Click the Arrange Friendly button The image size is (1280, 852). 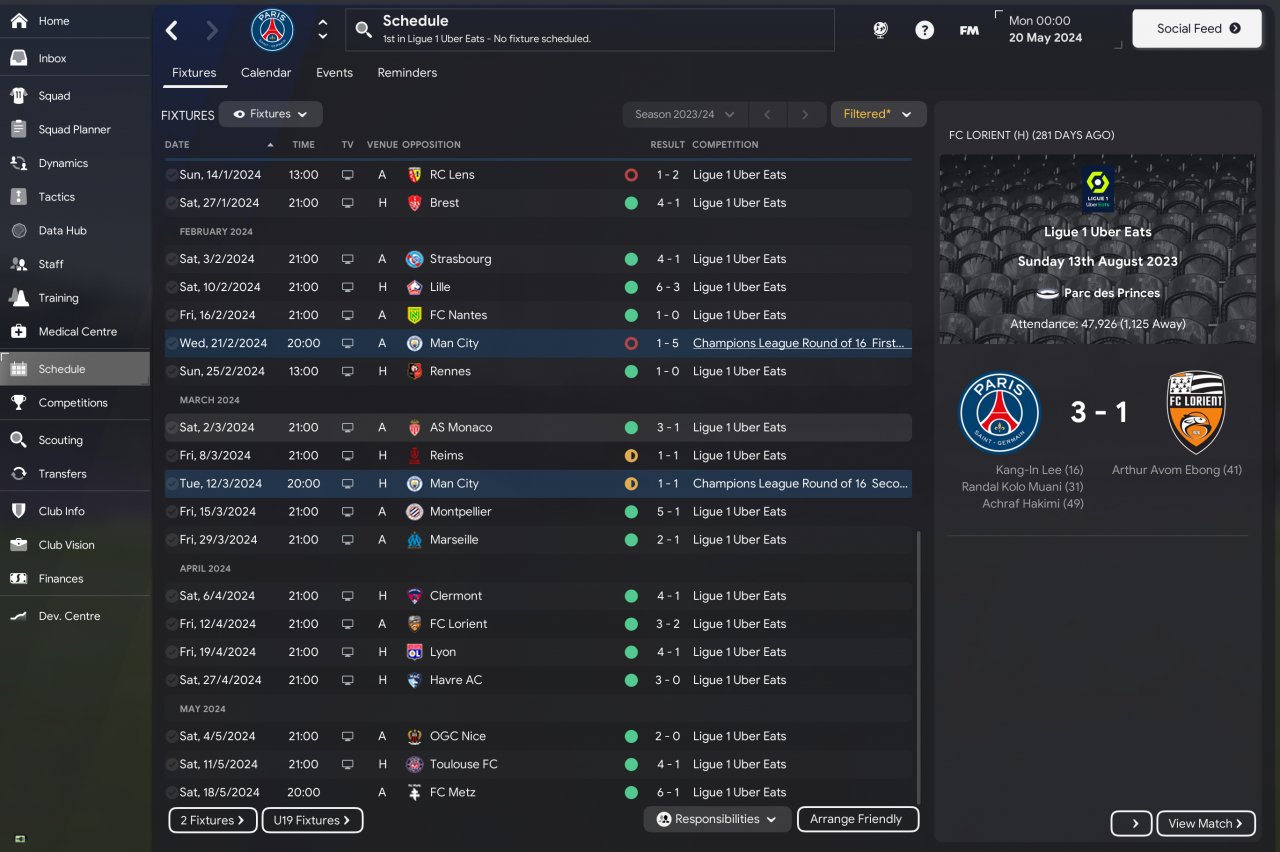pyautogui.click(x=857, y=819)
